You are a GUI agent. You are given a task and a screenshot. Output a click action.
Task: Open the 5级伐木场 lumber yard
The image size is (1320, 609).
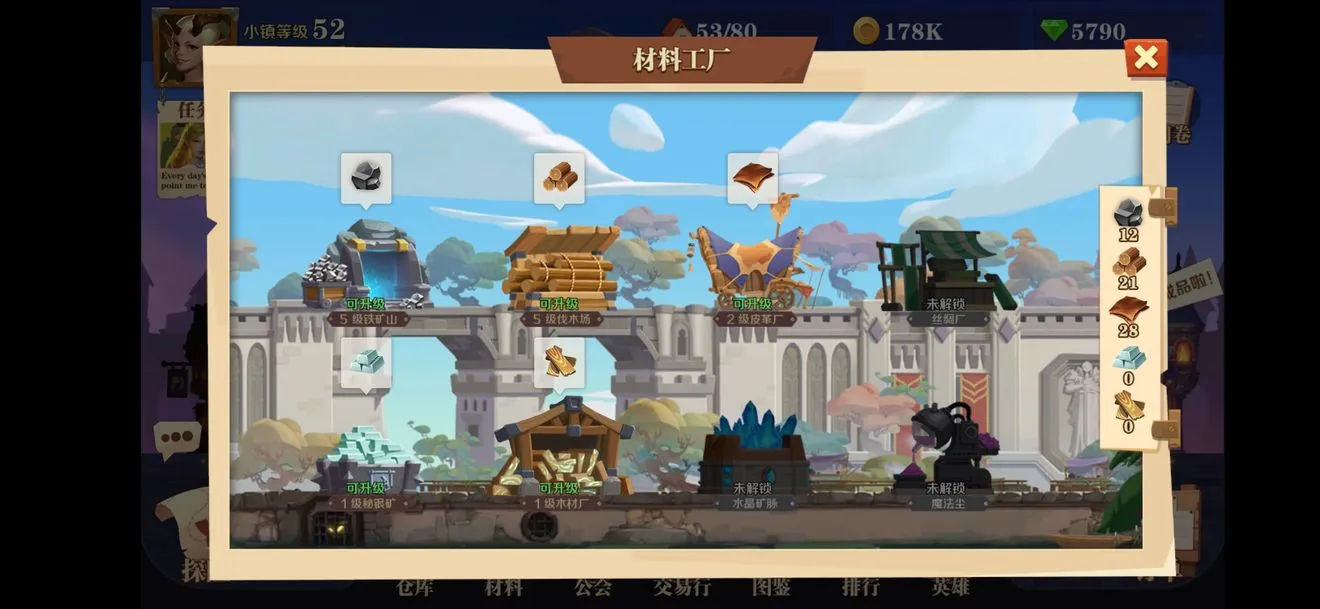[561, 268]
